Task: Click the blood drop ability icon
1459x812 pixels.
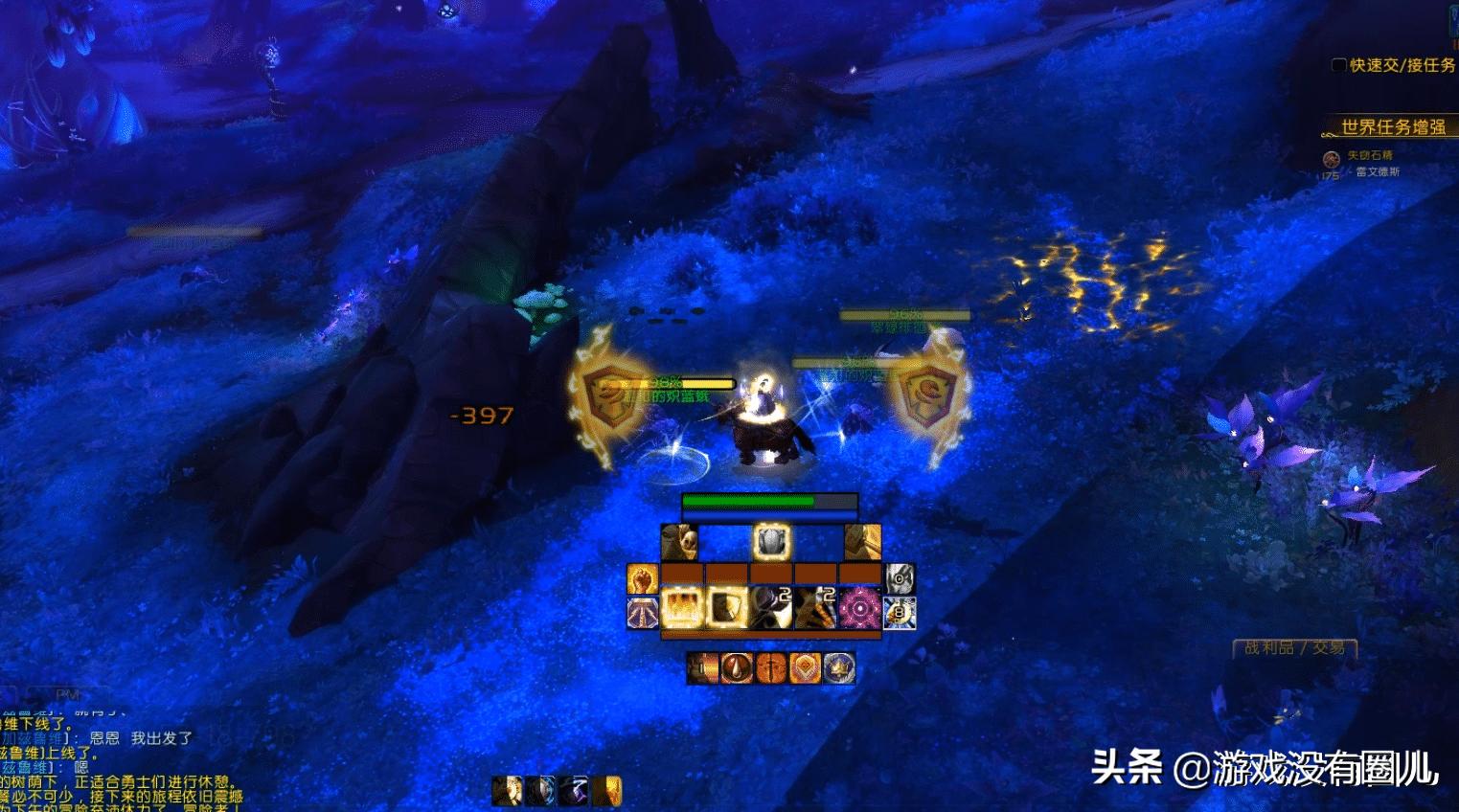Action: [x=735, y=667]
